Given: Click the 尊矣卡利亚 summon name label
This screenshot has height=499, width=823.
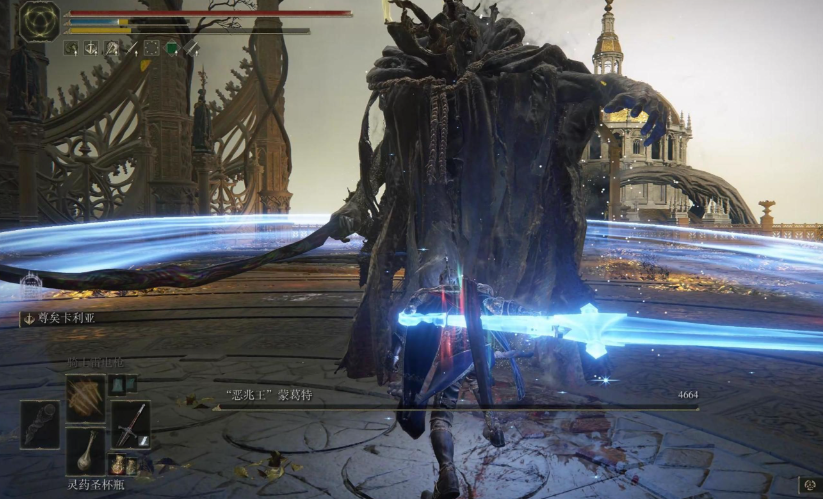Looking at the screenshot, I should tap(60, 320).
